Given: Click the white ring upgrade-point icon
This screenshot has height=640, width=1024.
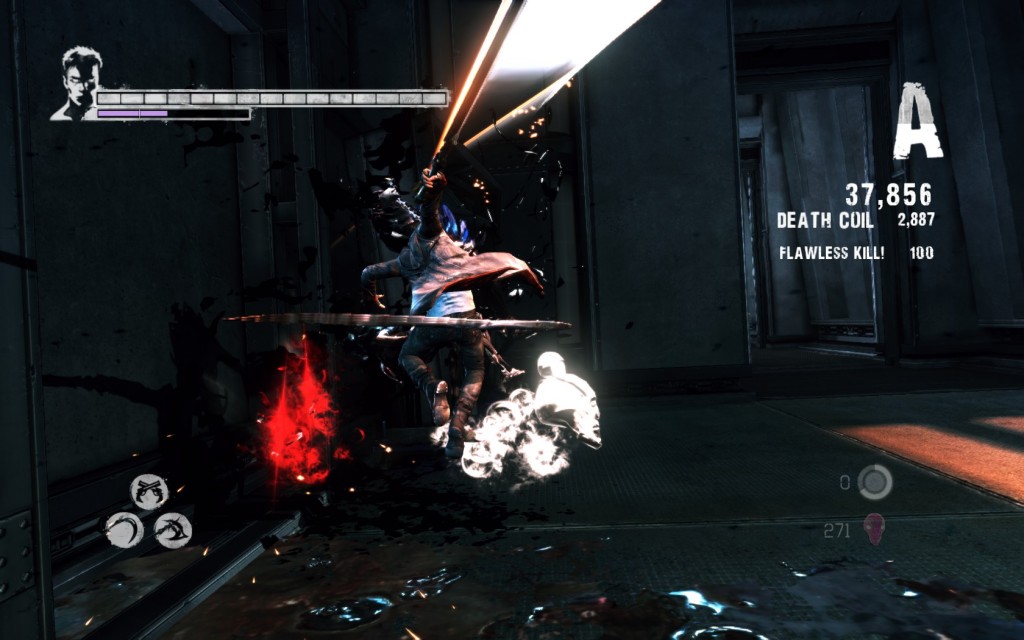Looking at the screenshot, I should [x=875, y=482].
